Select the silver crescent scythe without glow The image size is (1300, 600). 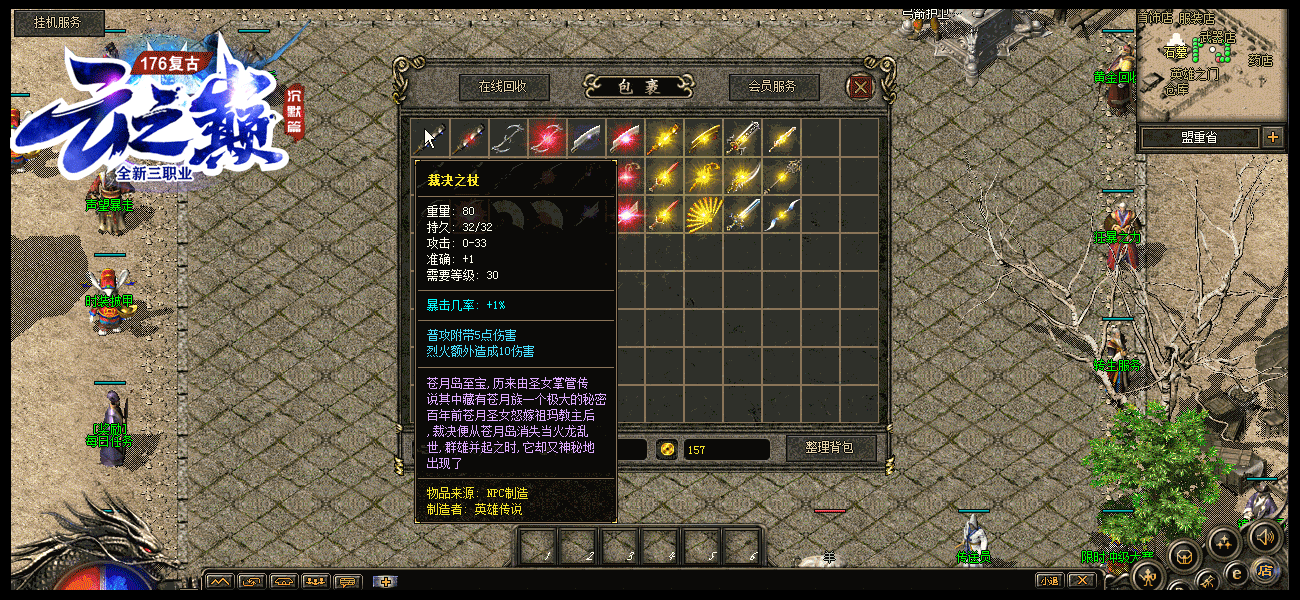pyautogui.click(x=509, y=137)
